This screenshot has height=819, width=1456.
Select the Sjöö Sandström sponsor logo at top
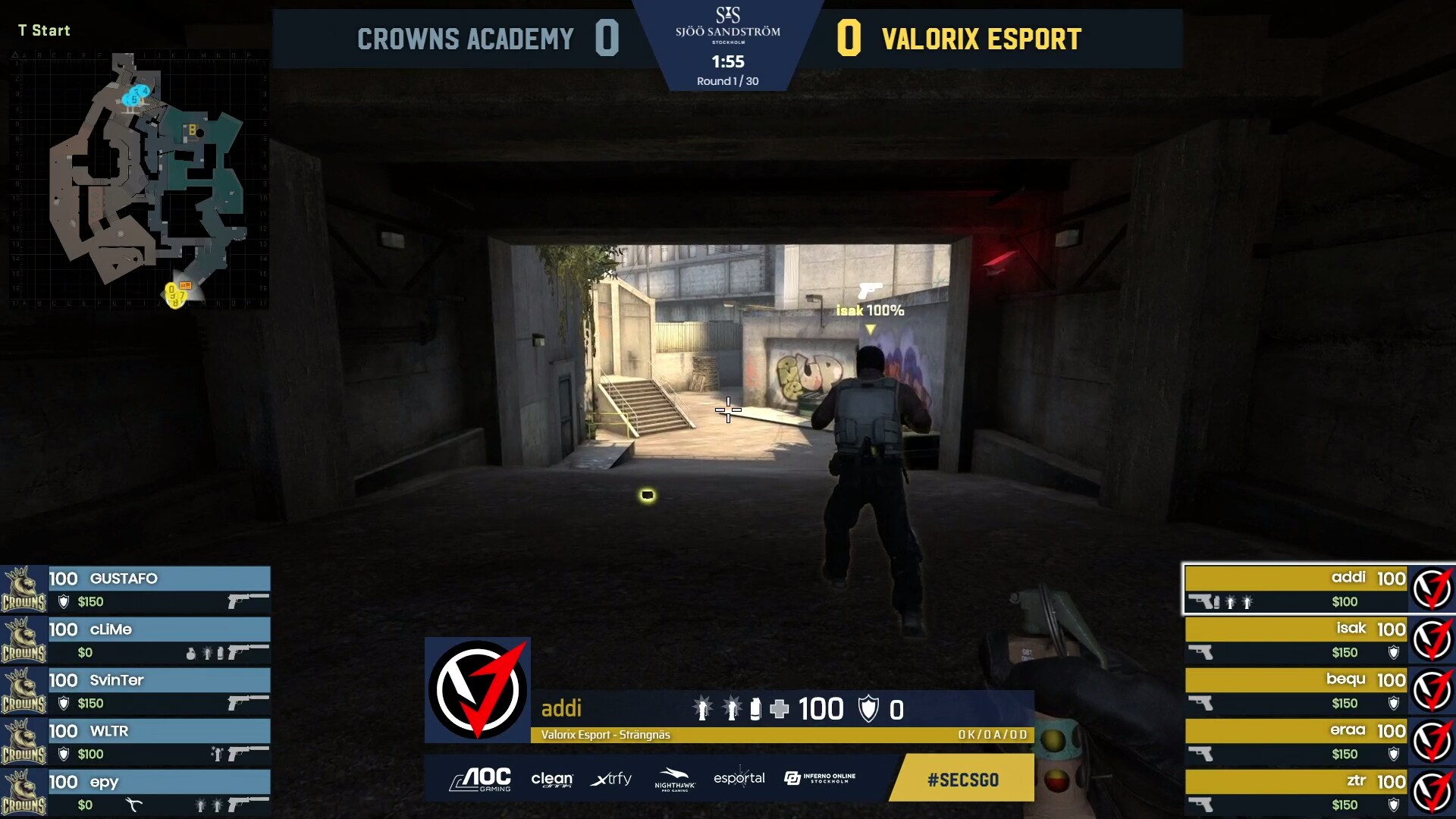(728, 30)
